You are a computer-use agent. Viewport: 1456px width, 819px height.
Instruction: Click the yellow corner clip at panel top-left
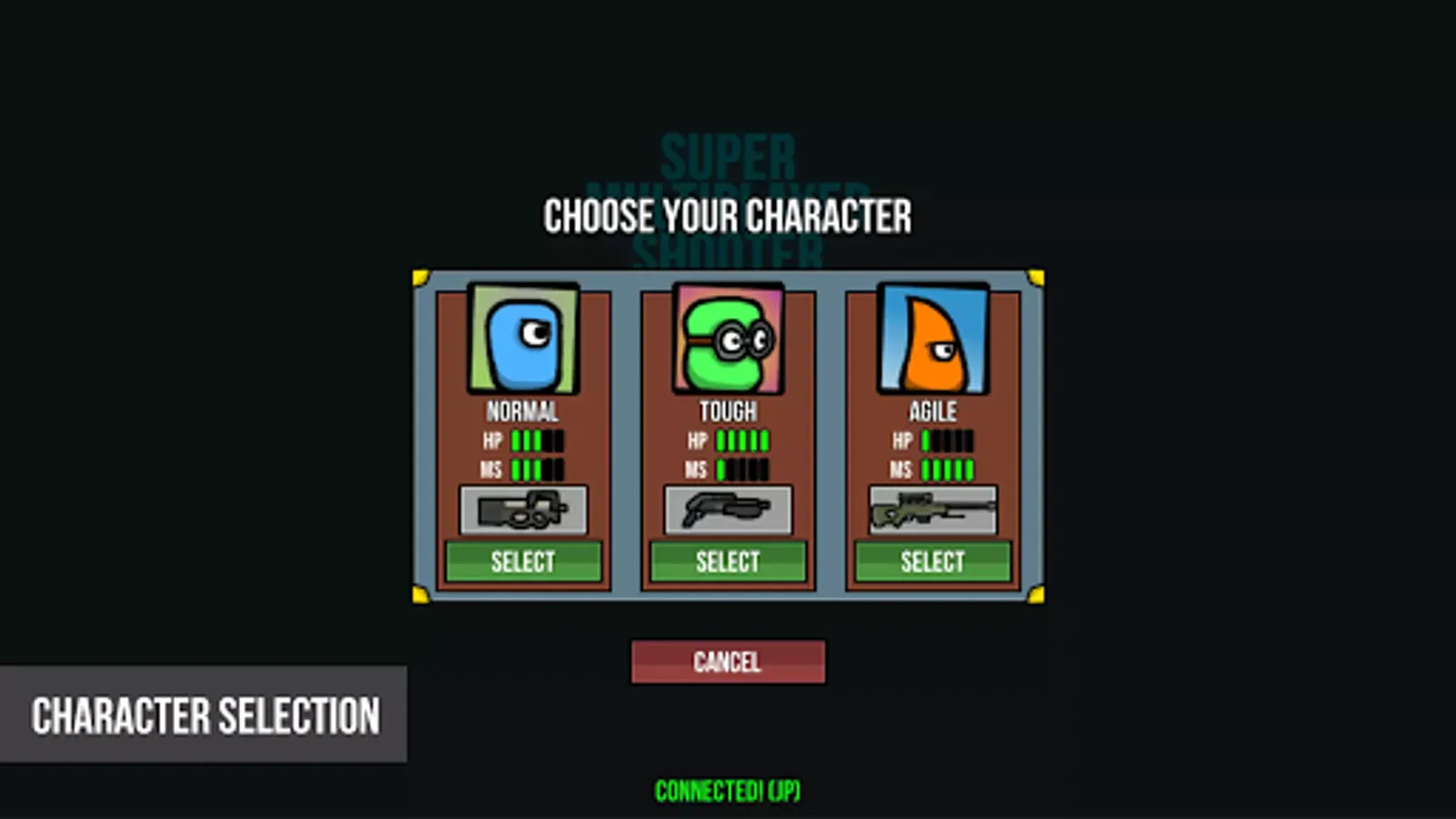click(420, 277)
